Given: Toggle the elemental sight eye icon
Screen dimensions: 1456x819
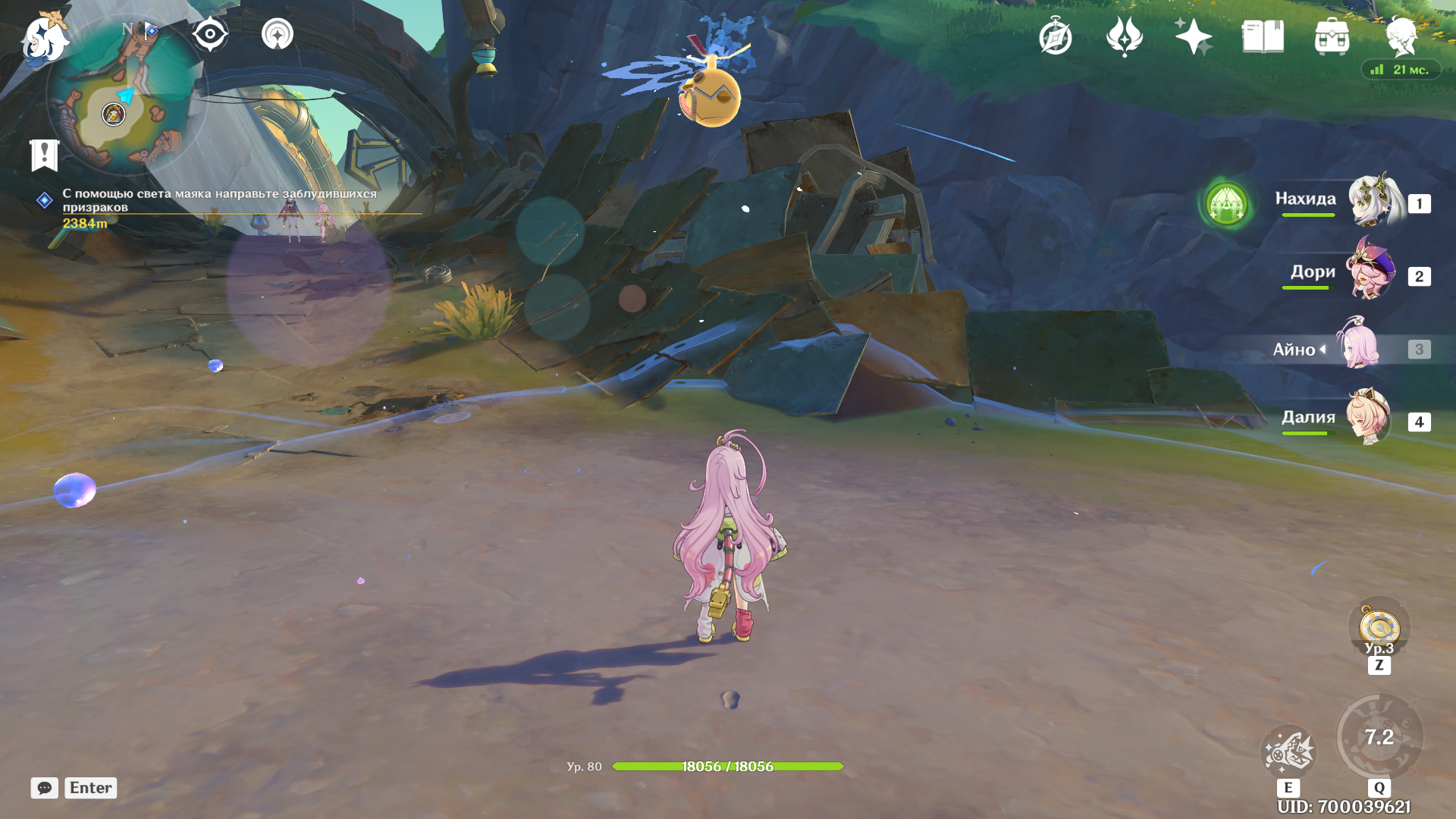Looking at the screenshot, I should 210,34.
